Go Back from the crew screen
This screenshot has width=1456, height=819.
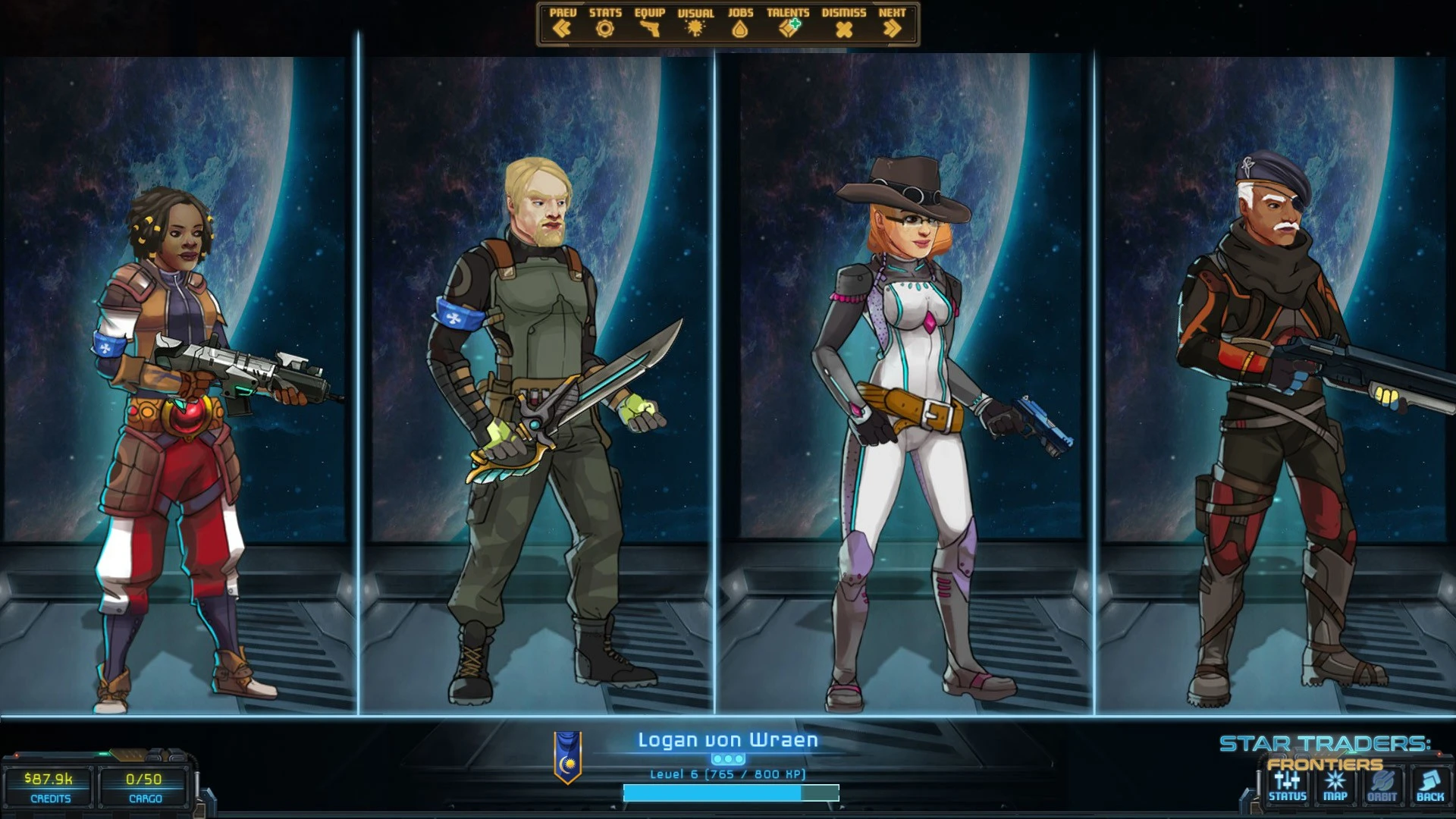[x=1429, y=786]
